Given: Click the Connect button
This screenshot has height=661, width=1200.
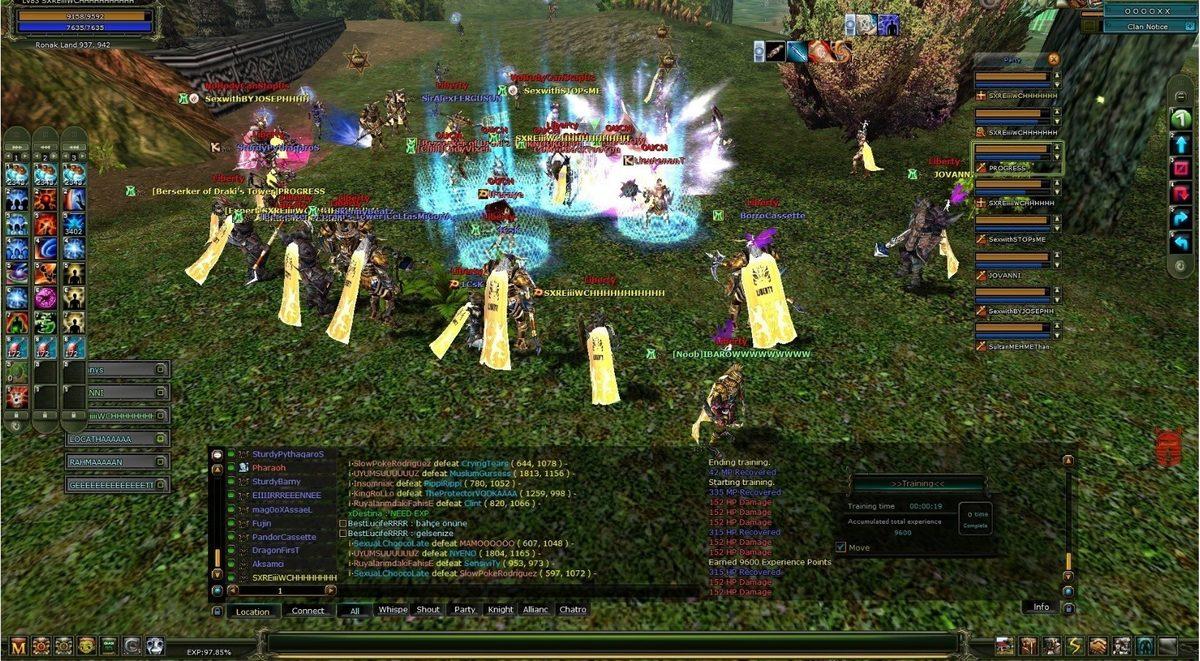Looking at the screenshot, I should (308, 610).
